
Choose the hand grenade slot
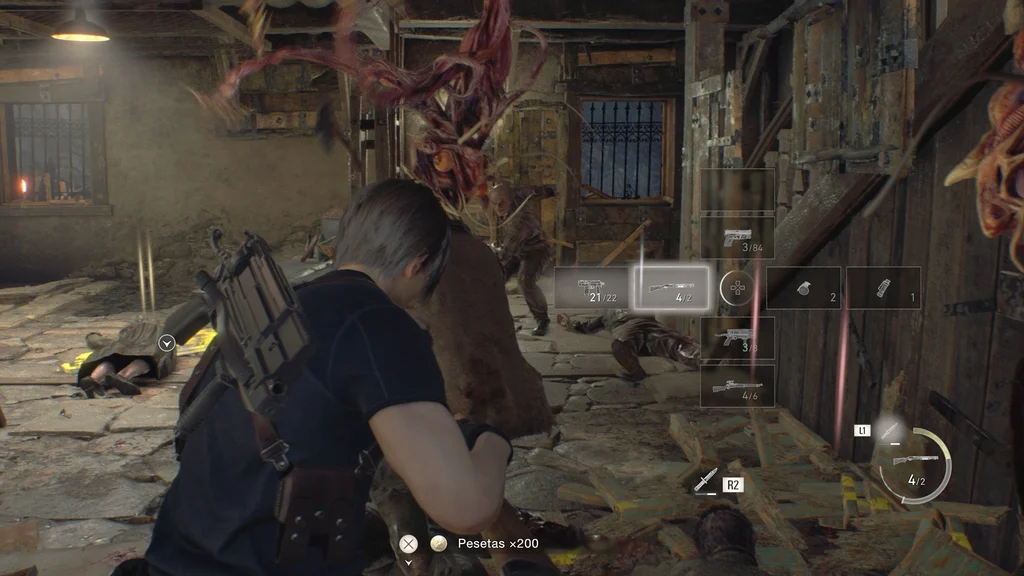coord(804,288)
